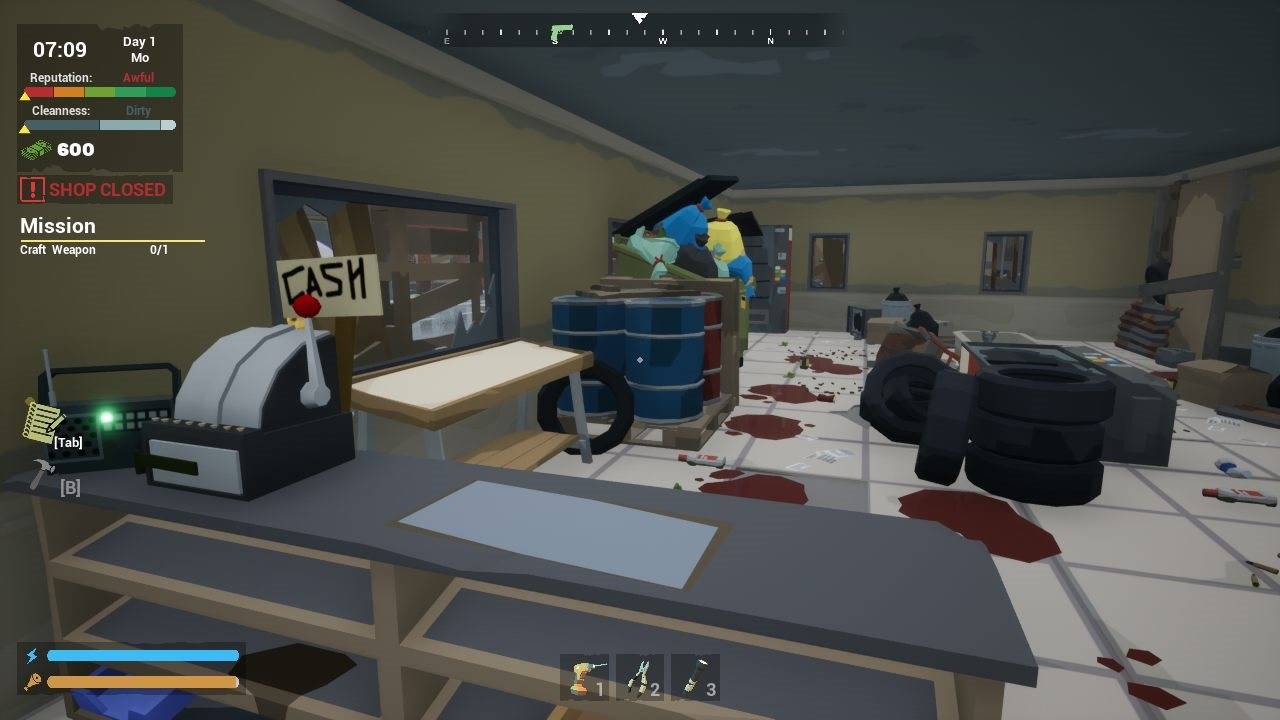Open the notepad journal icon
Image resolution: width=1280 pixels, height=720 pixels.
tap(42, 422)
